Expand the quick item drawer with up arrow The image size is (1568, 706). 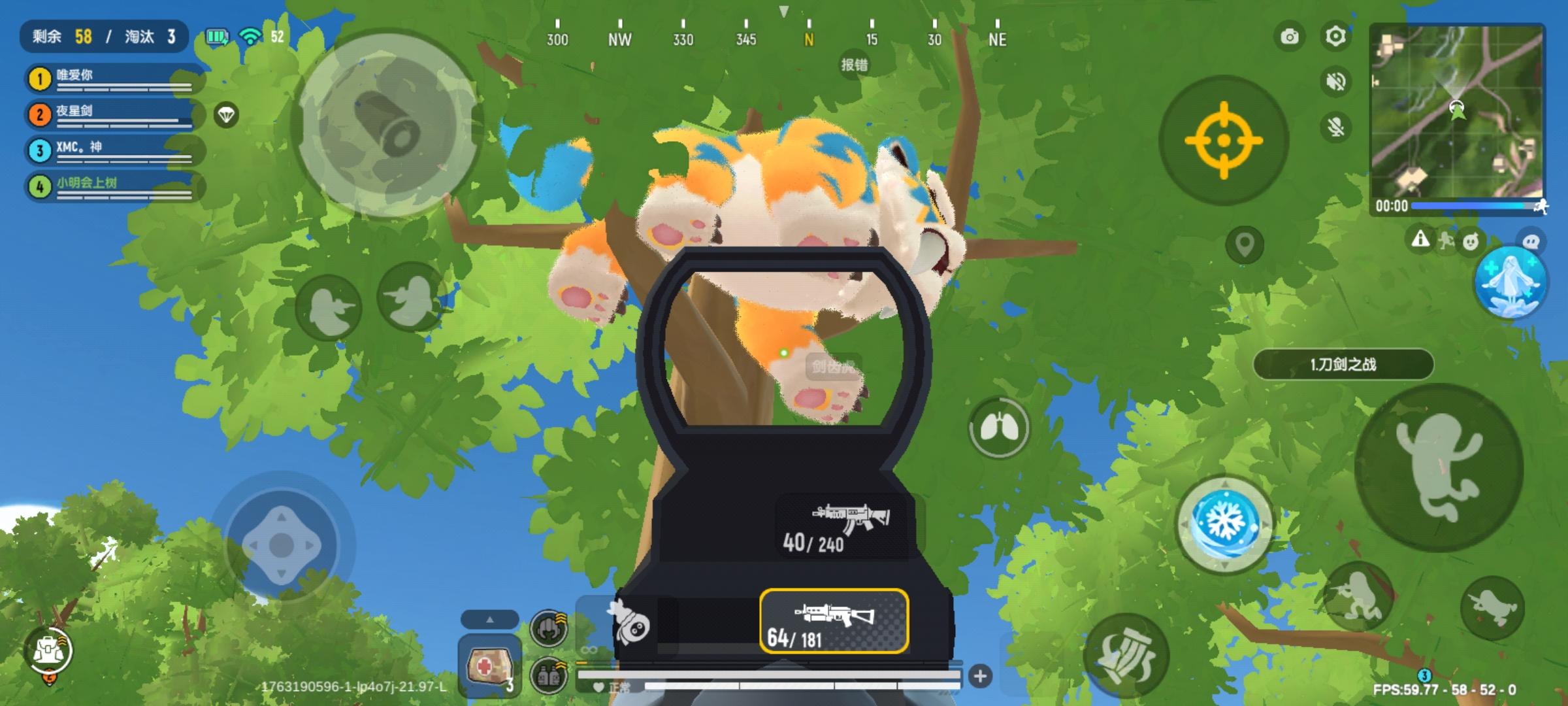point(490,619)
